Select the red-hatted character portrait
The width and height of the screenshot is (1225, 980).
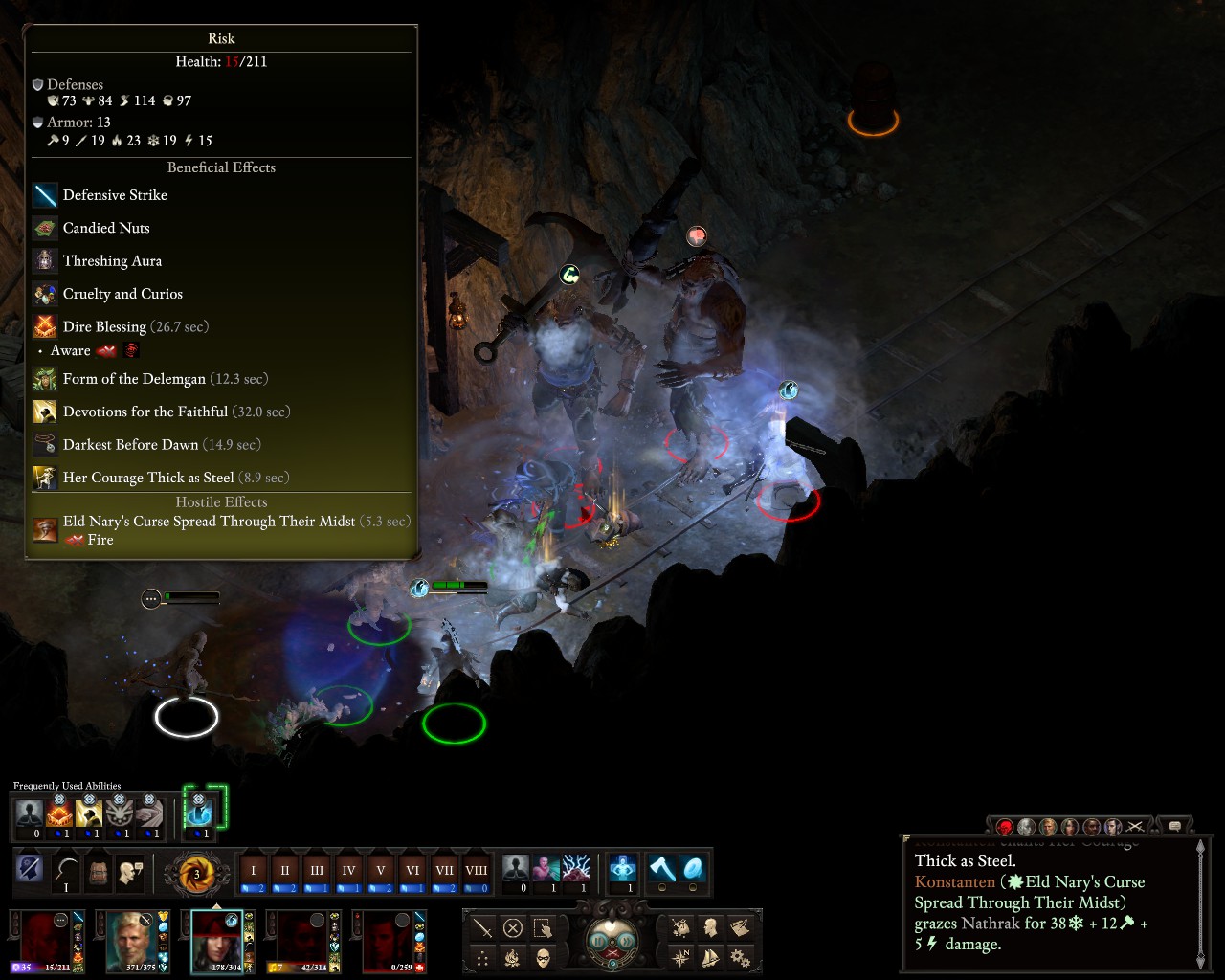pyautogui.click(x=216, y=940)
